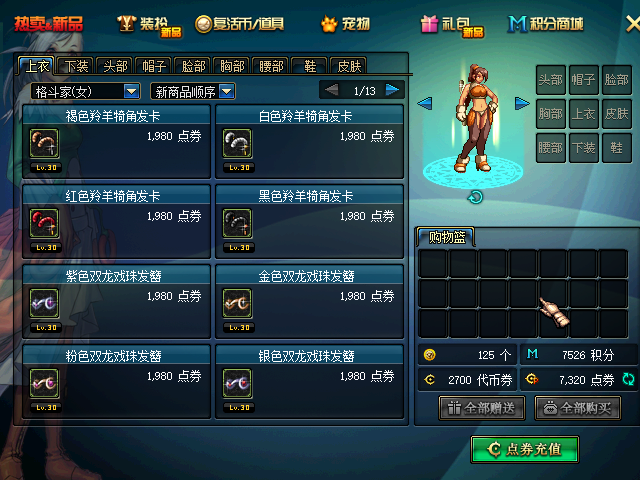Select the 头部 equipment preview slot

551,80
